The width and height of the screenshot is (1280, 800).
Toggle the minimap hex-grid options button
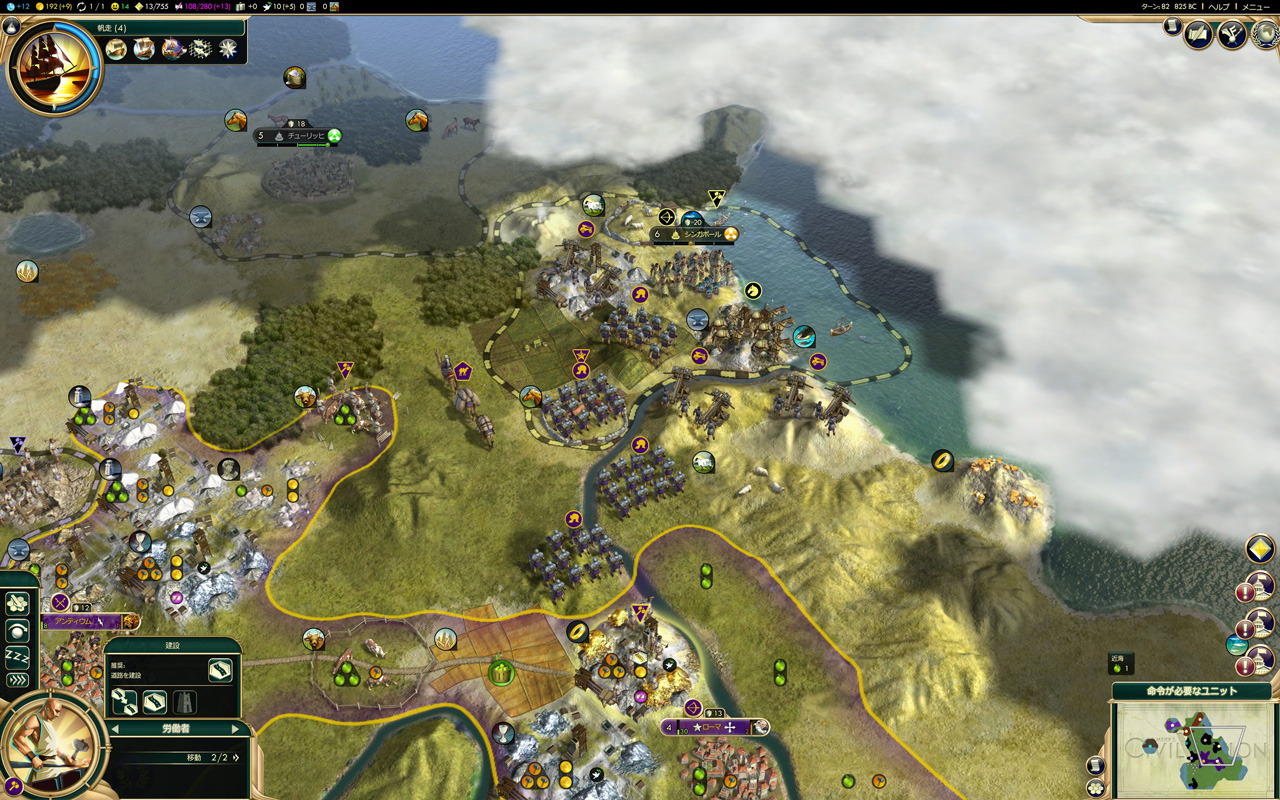[x=1095, y=787]
